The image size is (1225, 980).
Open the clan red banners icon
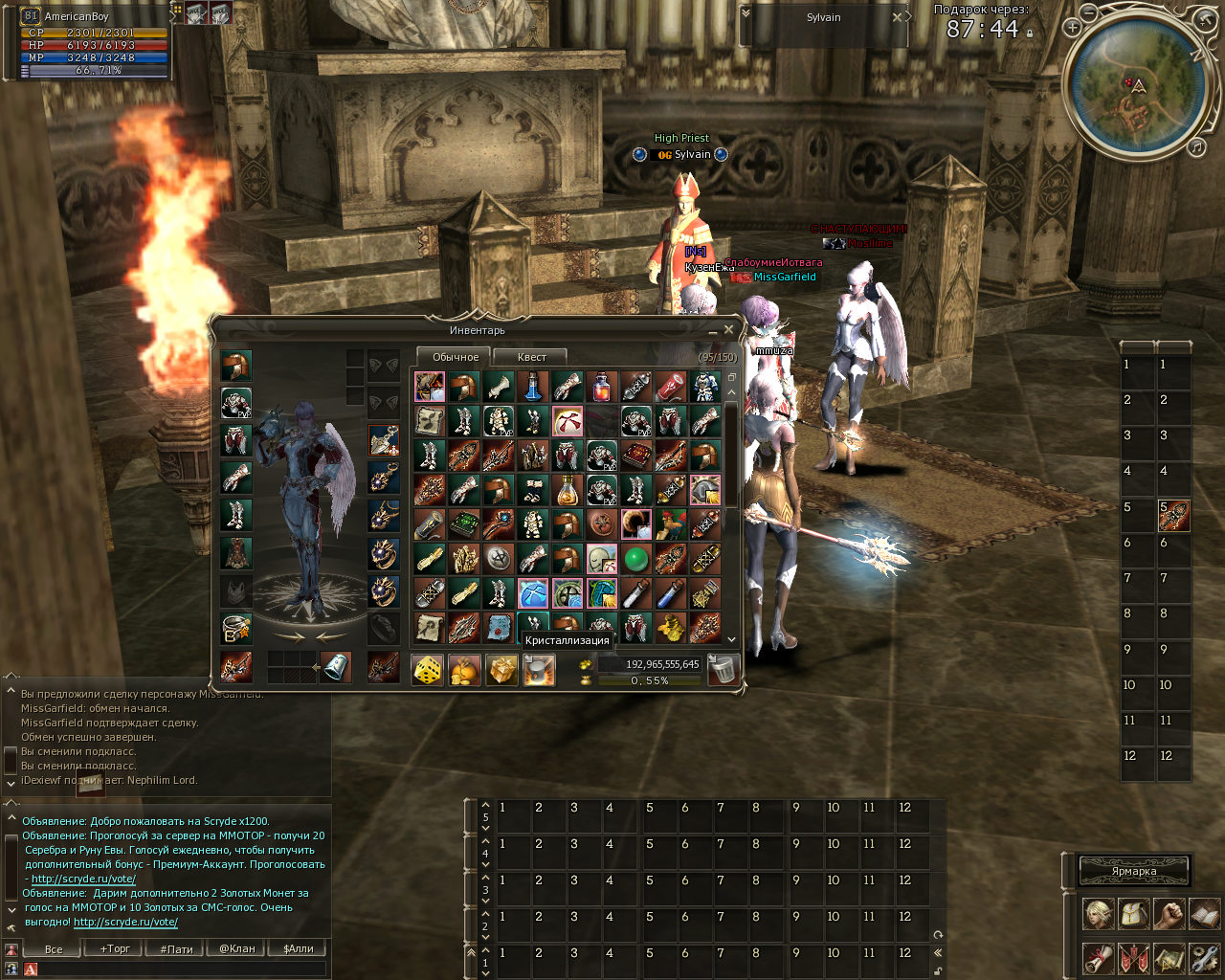click(x=1133, y=957)
